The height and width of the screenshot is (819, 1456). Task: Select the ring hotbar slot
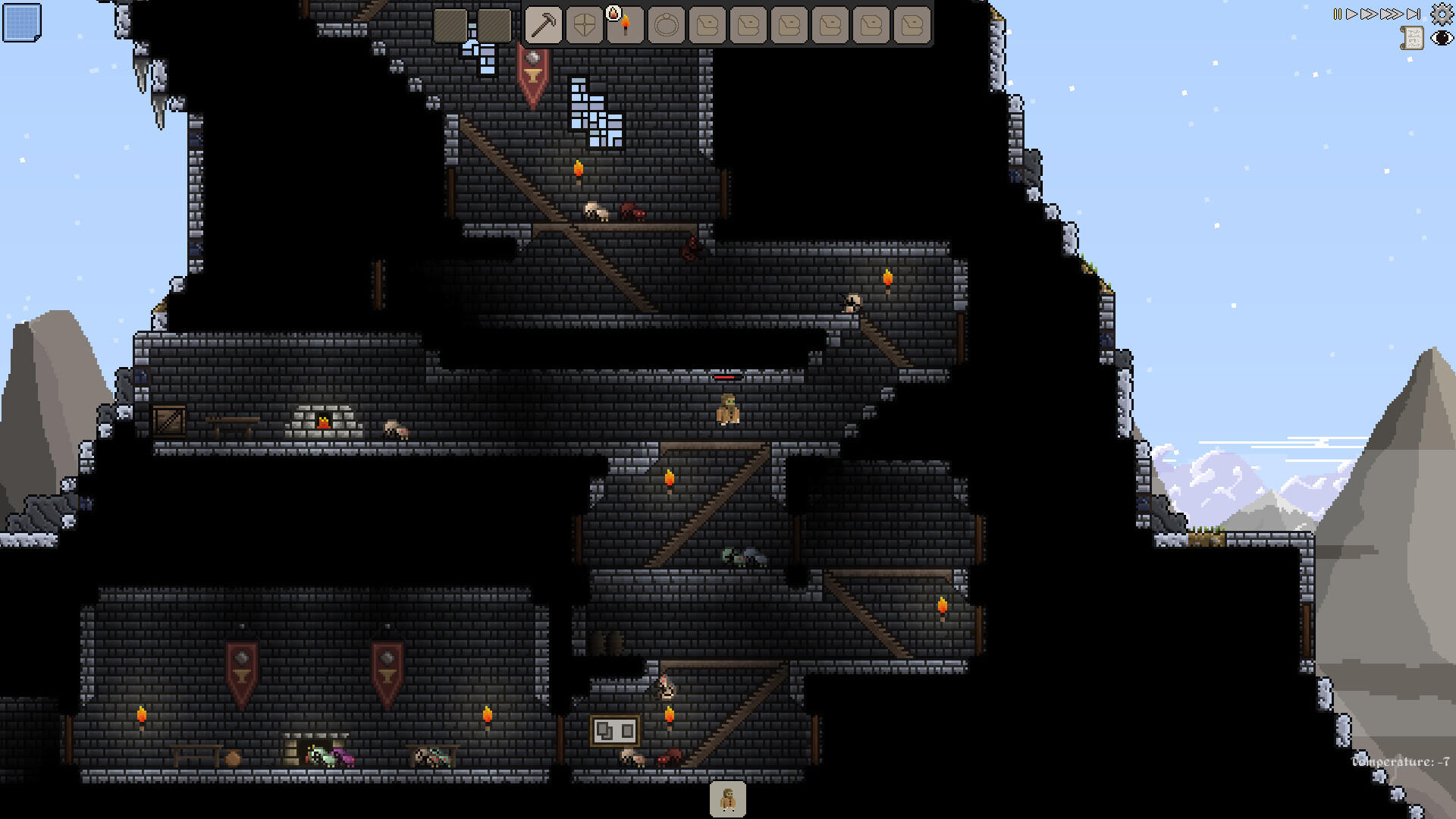(x=666, y=23)
